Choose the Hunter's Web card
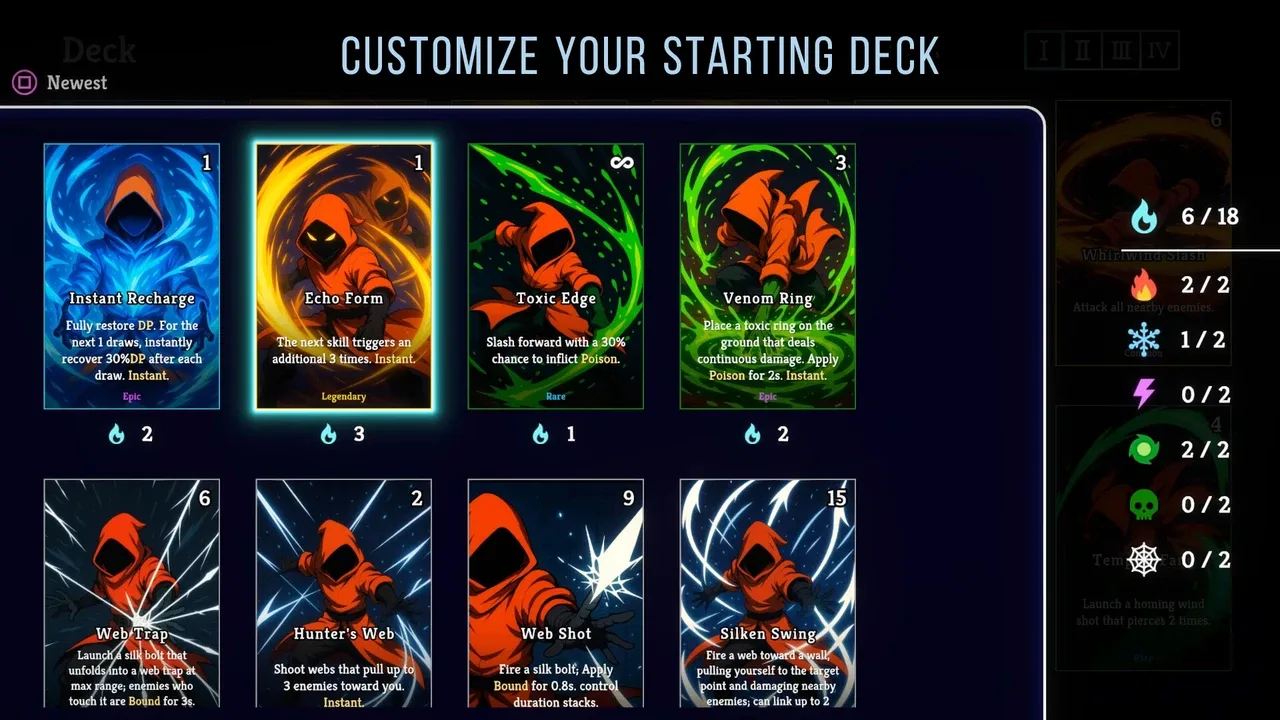This screenshot has height=720, width=1280. click(344, 593)
